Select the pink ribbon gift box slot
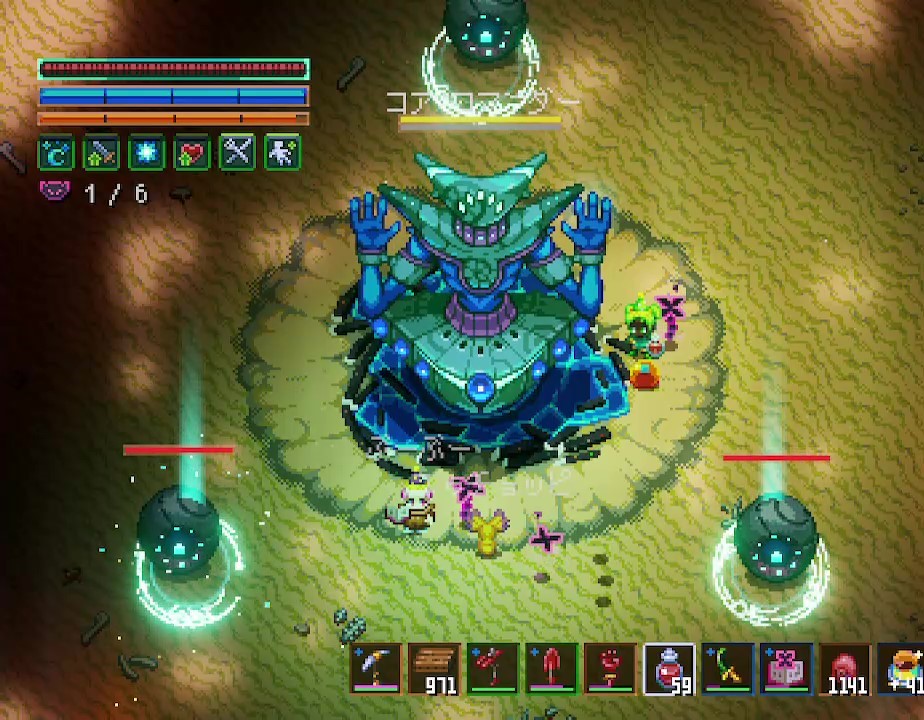 [x=786, y=667]
